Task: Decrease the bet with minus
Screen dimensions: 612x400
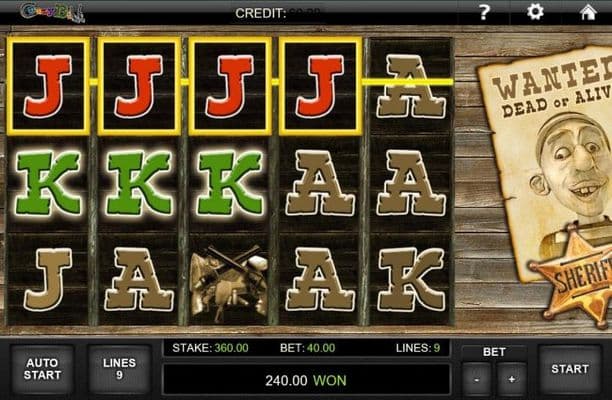Action: click(x=479, y=380)
